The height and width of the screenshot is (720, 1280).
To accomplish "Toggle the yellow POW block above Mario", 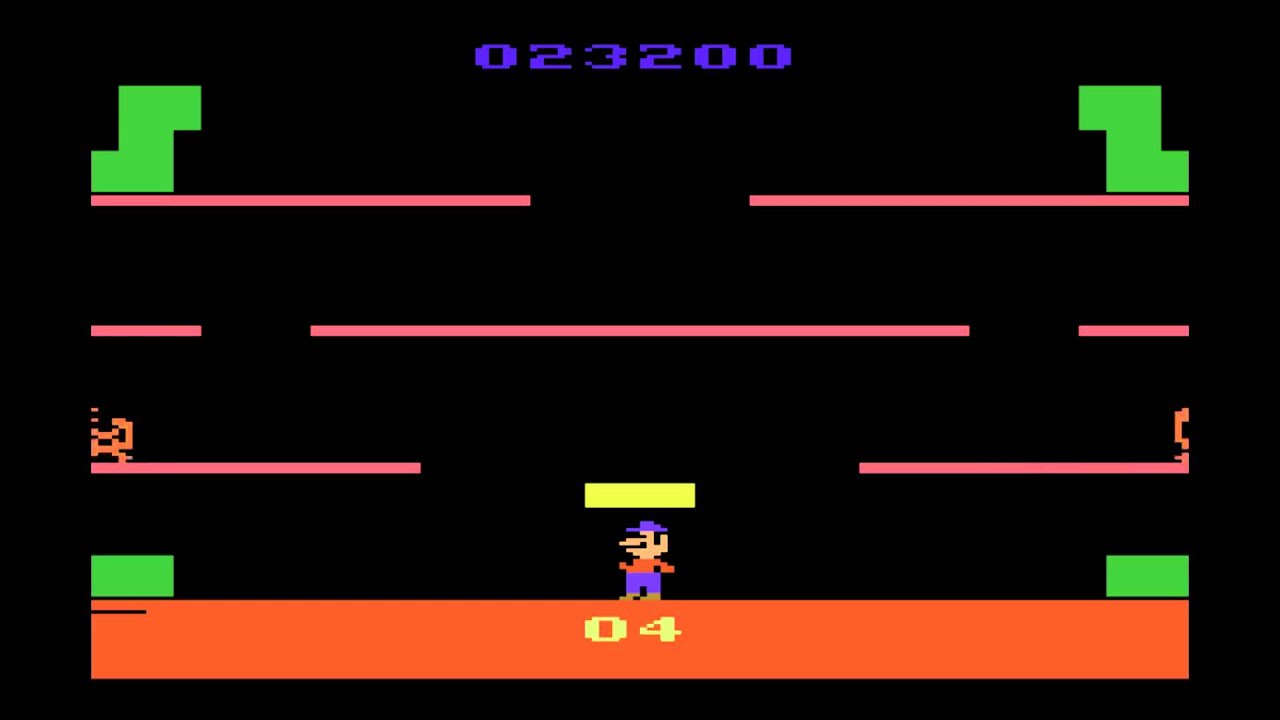I will click(x=639, y=495).
